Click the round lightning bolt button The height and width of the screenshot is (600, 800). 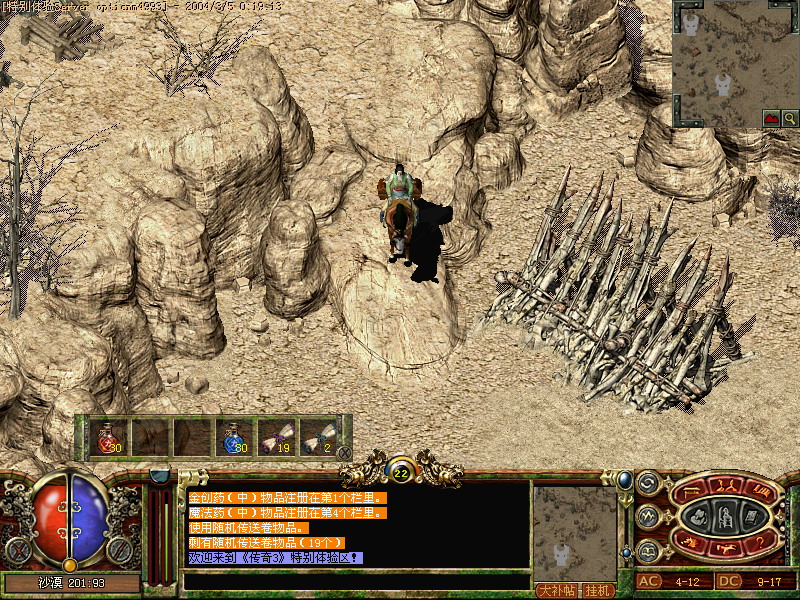pyautogui.click(x=647, y=516)
